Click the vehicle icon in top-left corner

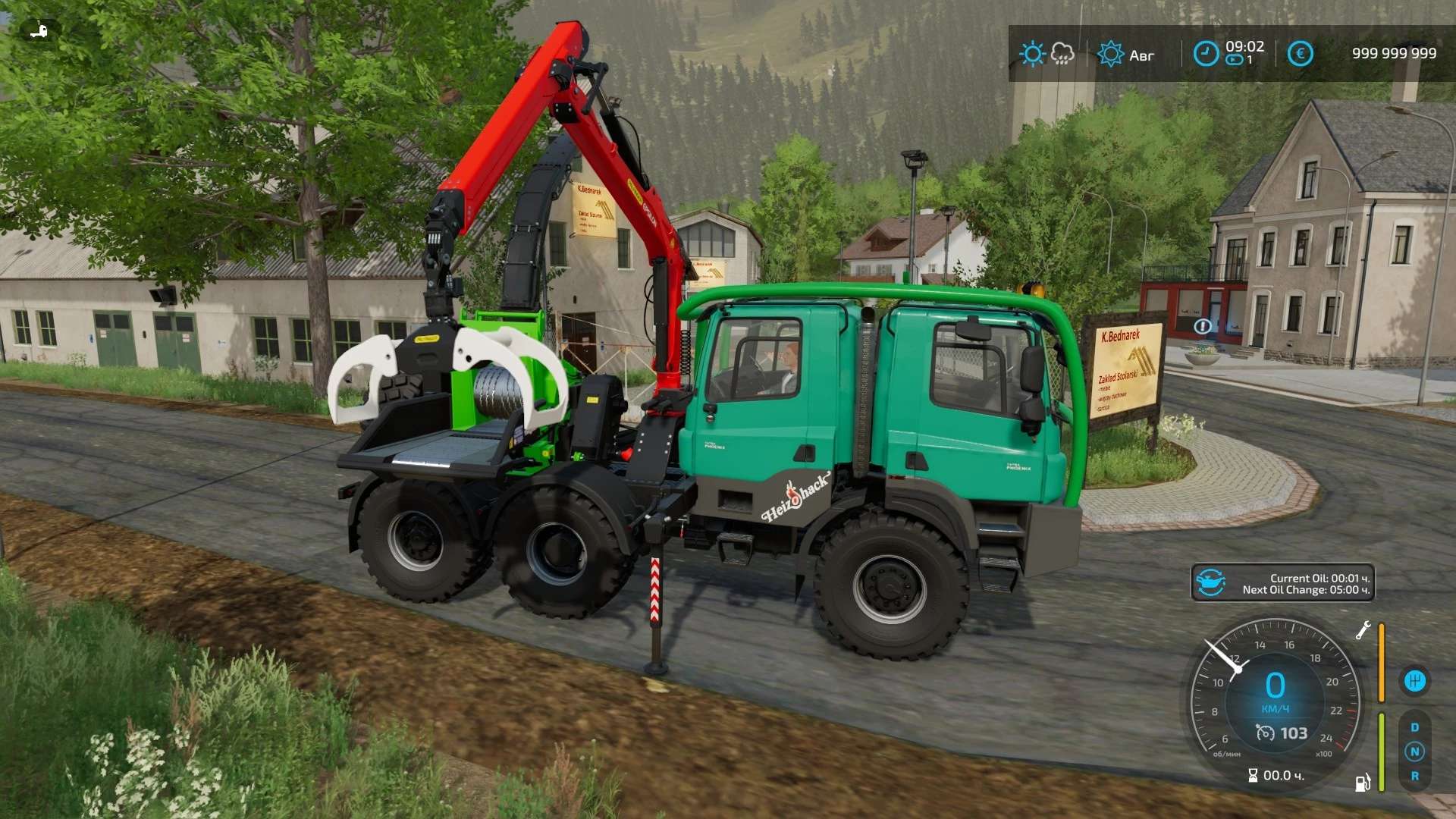point(39,30)
